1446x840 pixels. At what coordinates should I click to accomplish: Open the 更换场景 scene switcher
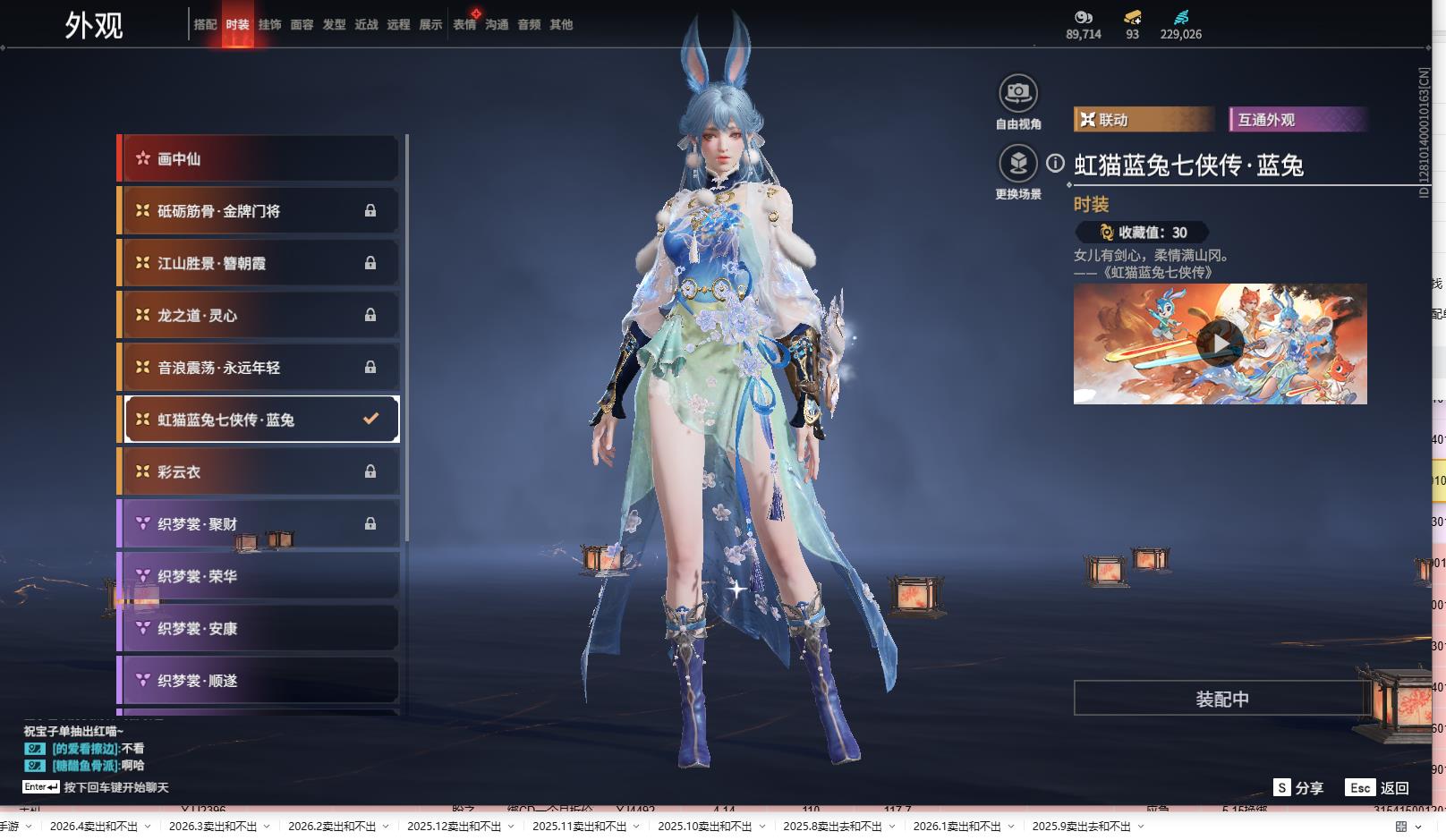tap(1018, 164)
